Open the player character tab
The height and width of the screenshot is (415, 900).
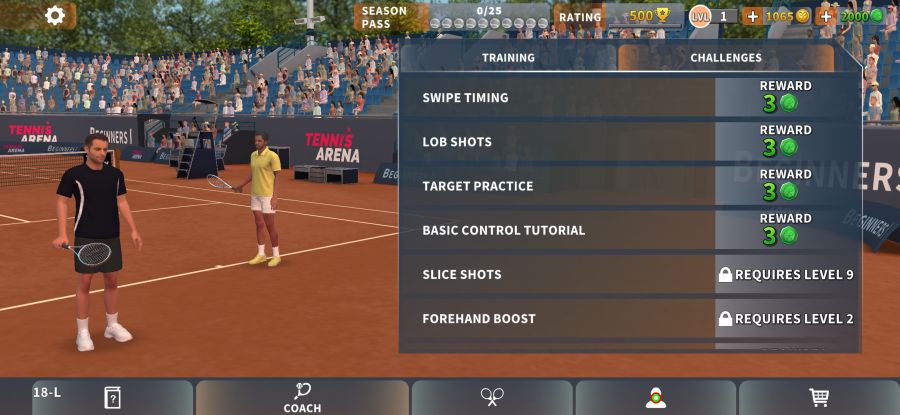coord(655,397)
